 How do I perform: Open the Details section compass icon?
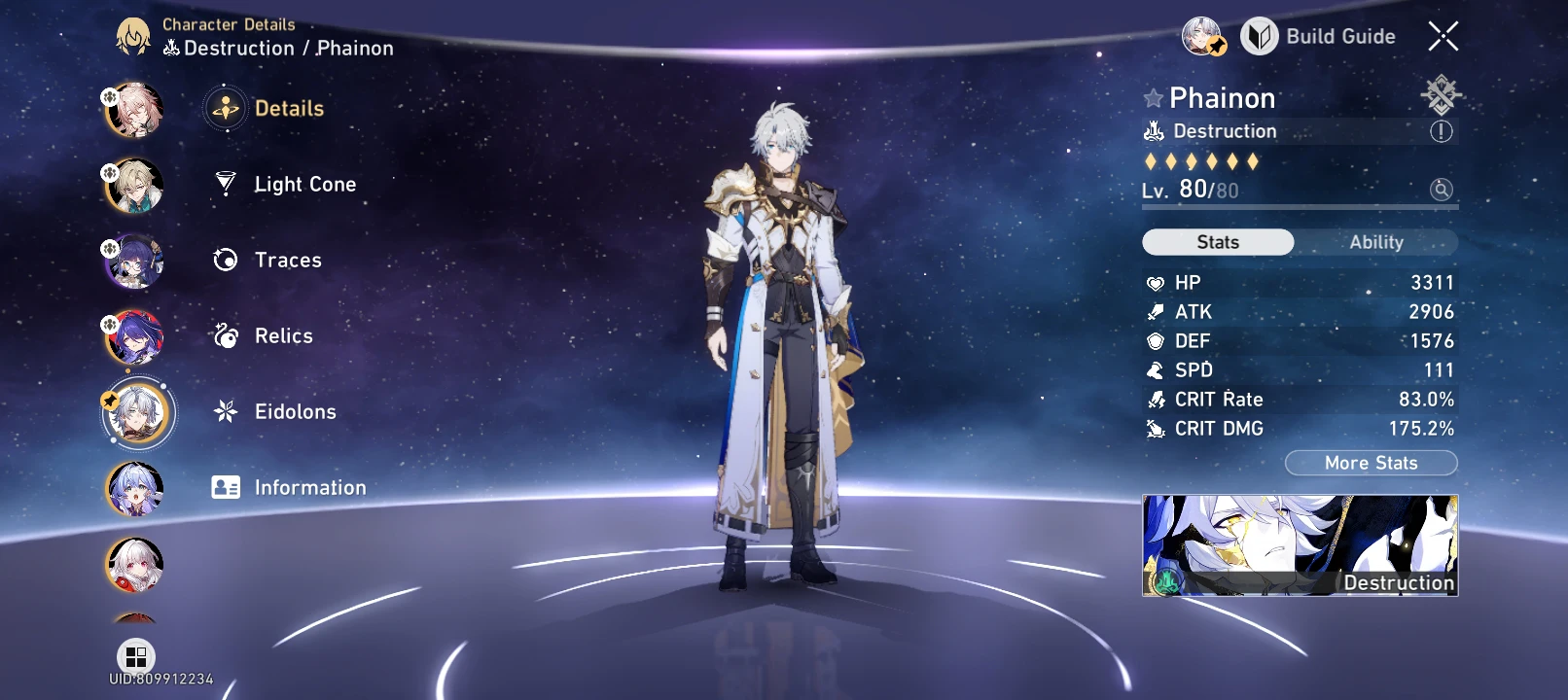click(225, 109)
